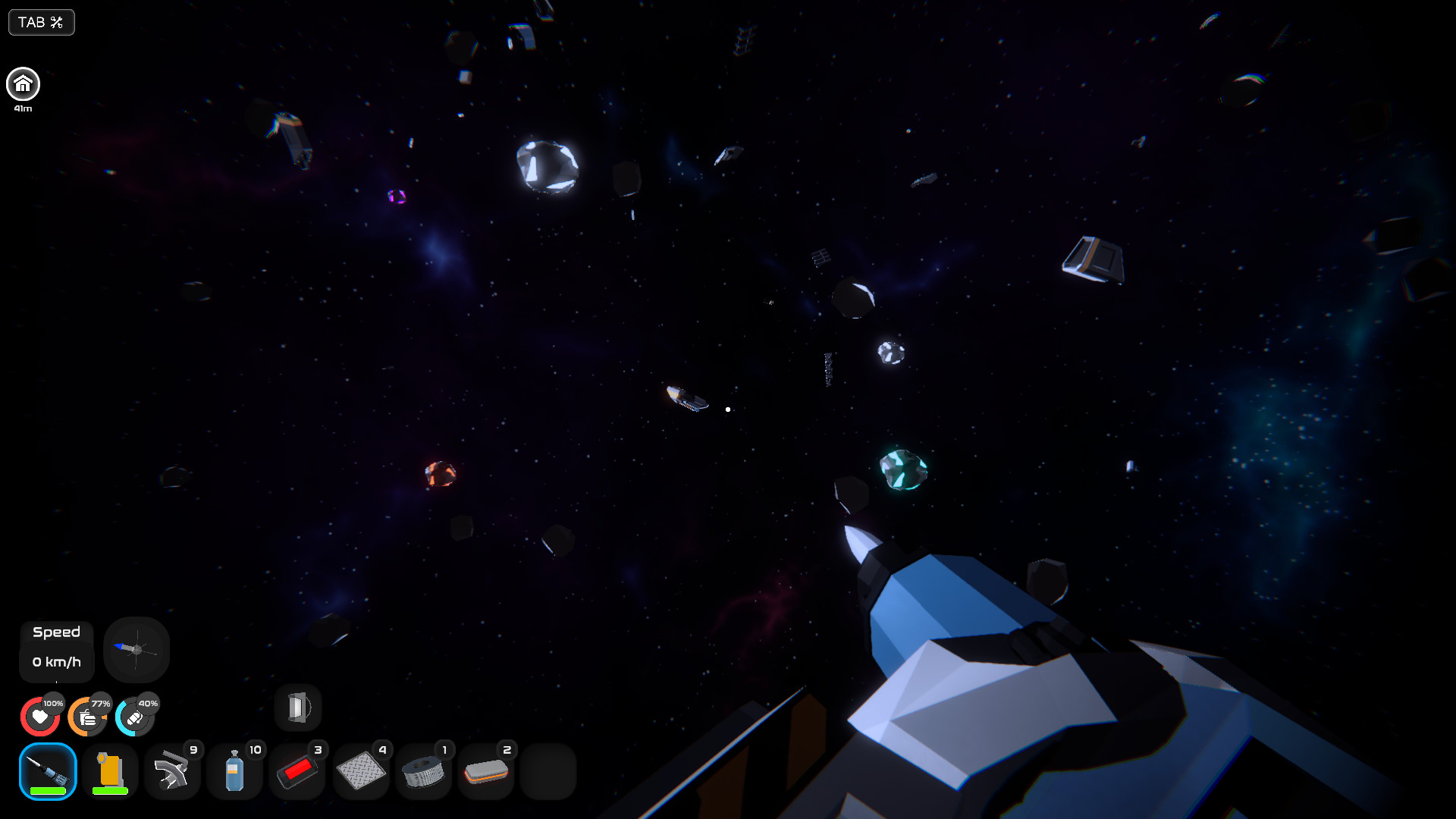The height and width of the screenshot is (819, 1456).
Task: Open the crafting menu via the TAB button
Action: (x=41, y=22)
